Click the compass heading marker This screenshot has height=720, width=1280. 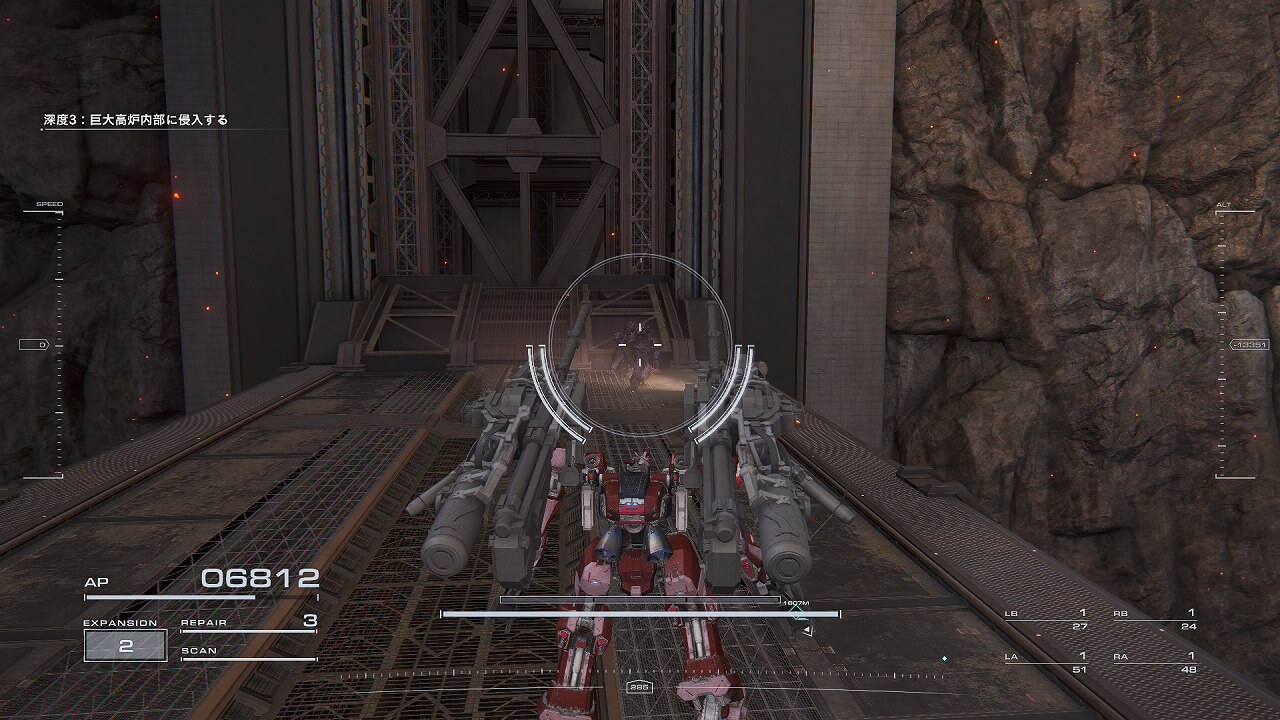(x=638, y=687)
